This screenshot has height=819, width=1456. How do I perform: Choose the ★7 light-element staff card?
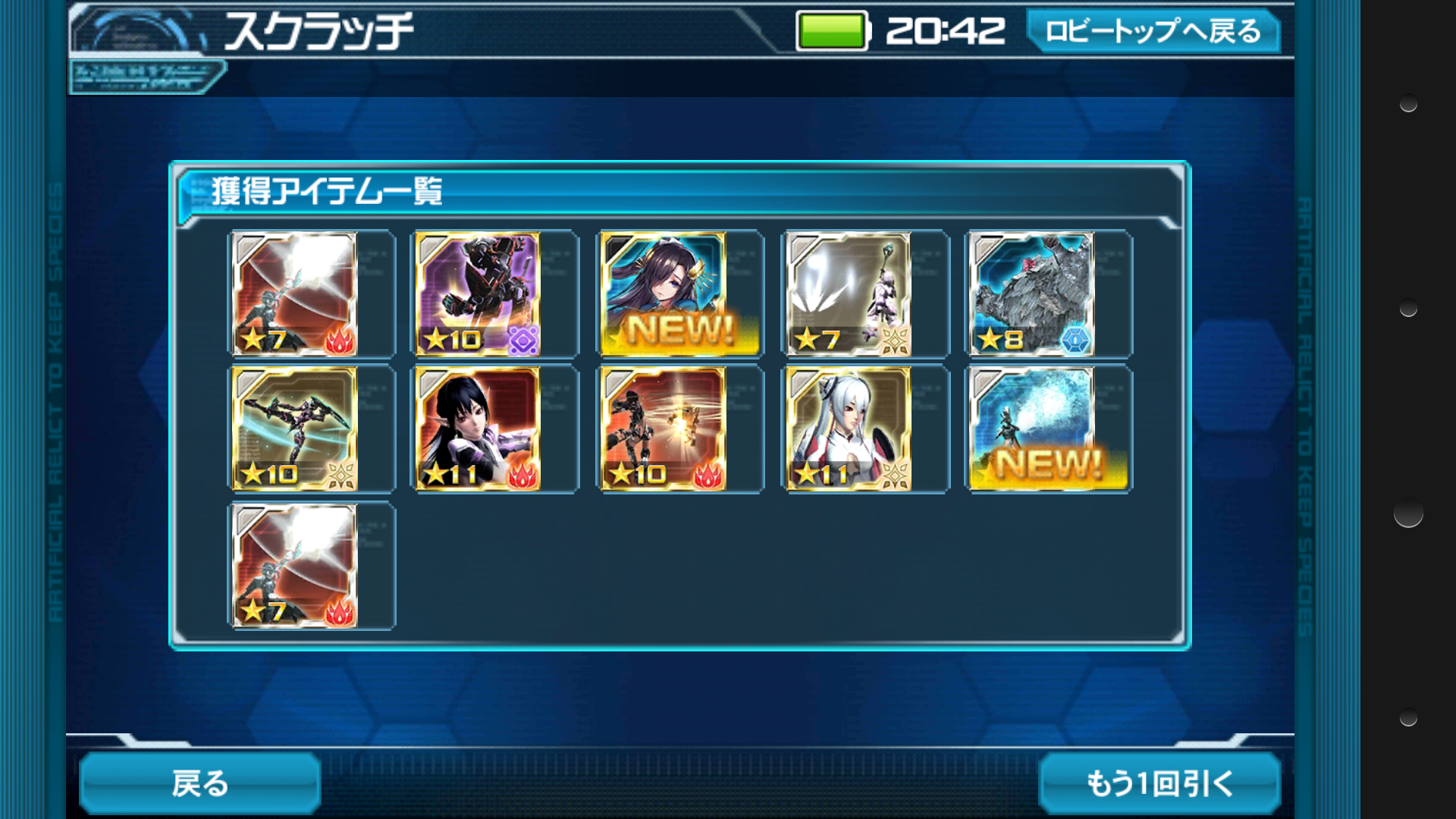pos(849,294)
